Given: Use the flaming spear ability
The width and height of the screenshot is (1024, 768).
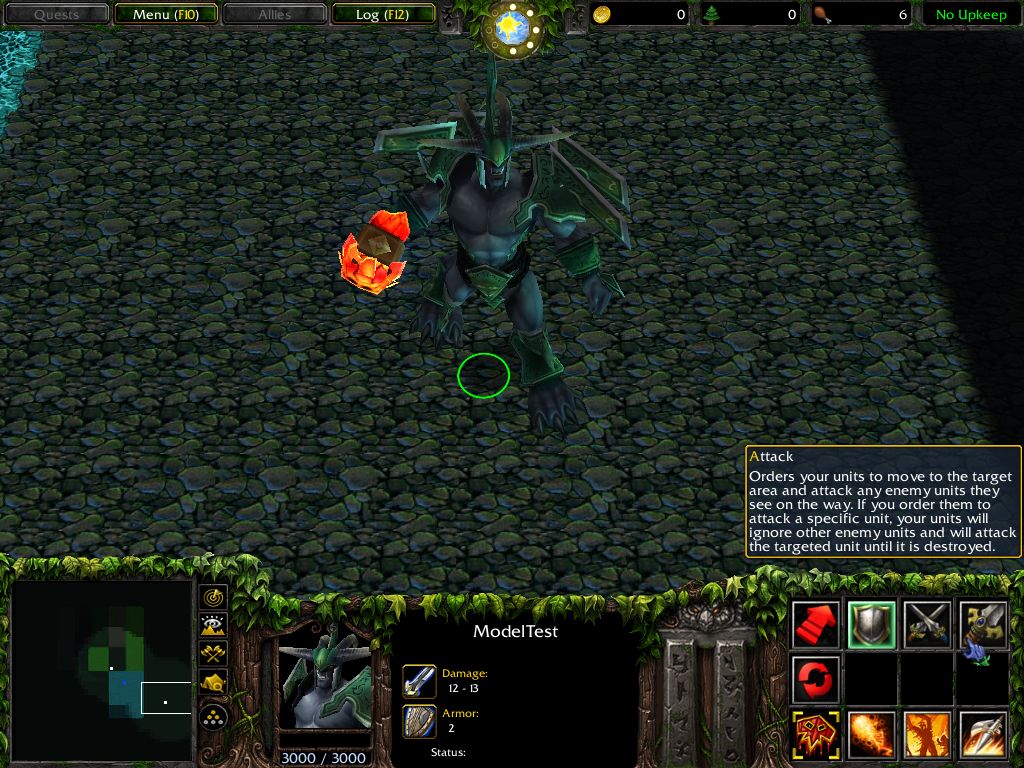Looking at the screenshot, I should (982, 735).
